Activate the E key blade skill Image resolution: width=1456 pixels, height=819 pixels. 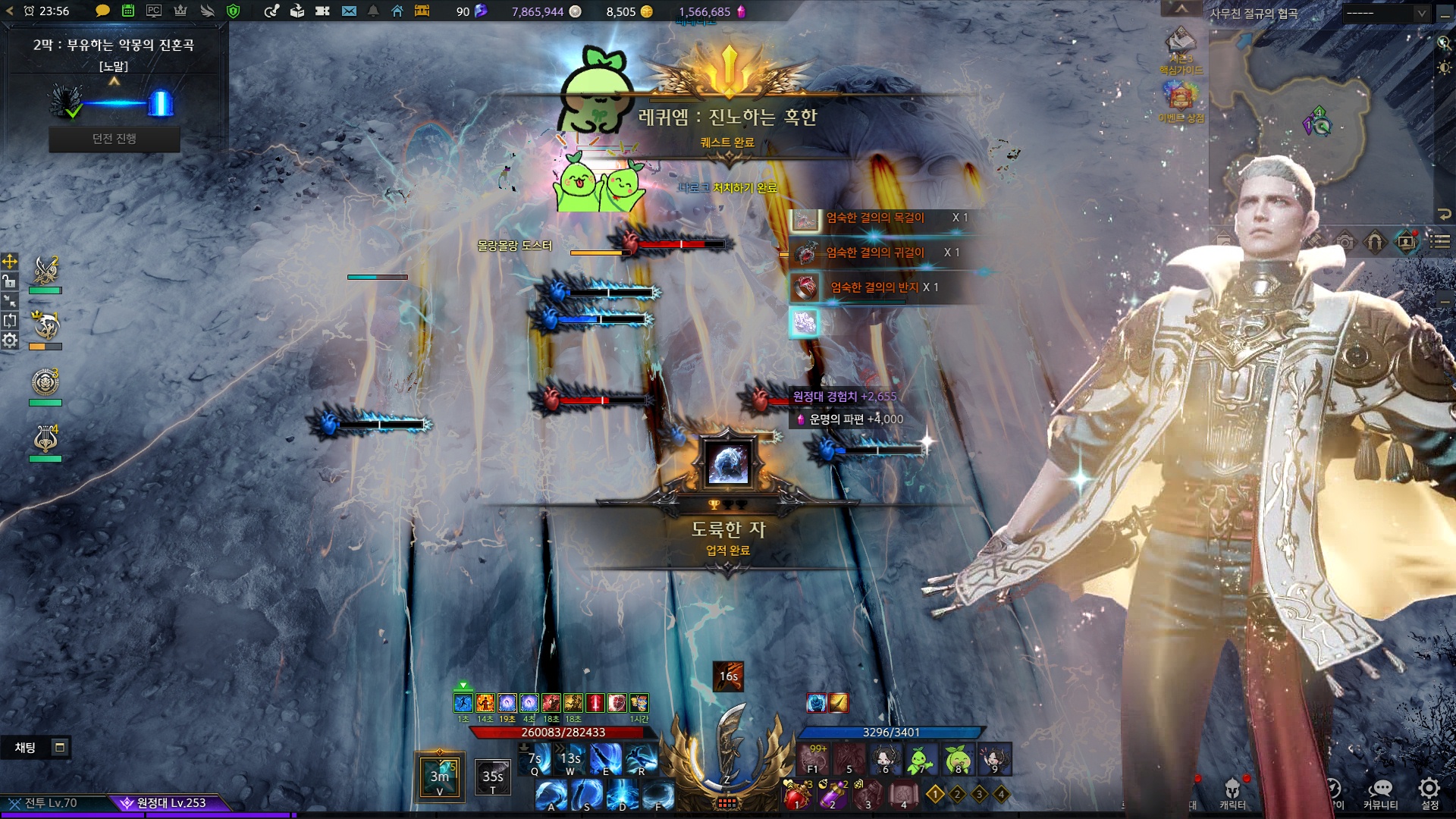(x=607, y=759)
